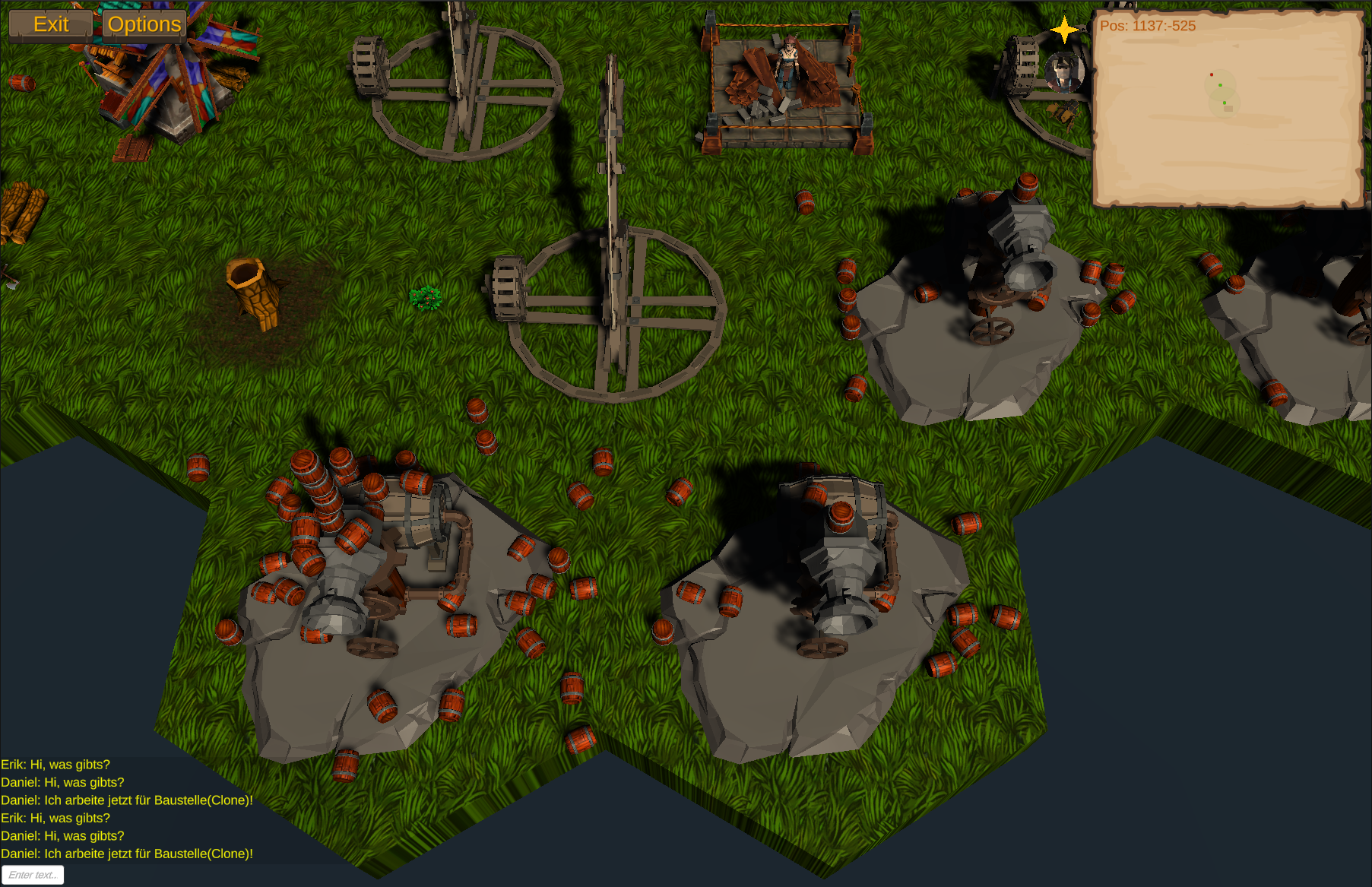This screenshot has height=887, width=1372.
Task: Open the Options menu
Action: 144,24
